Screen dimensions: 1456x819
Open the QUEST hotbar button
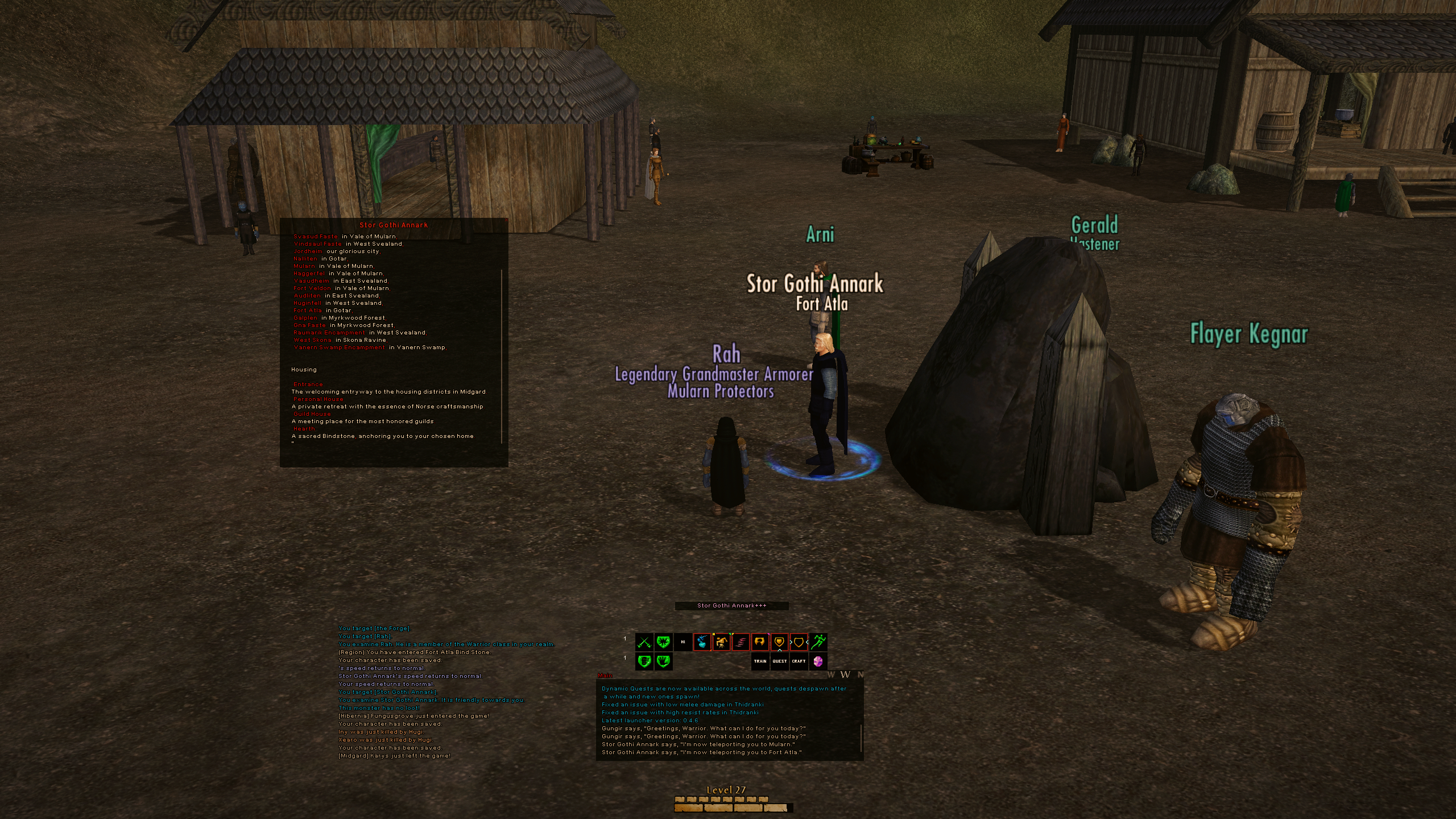pos(780,661)
